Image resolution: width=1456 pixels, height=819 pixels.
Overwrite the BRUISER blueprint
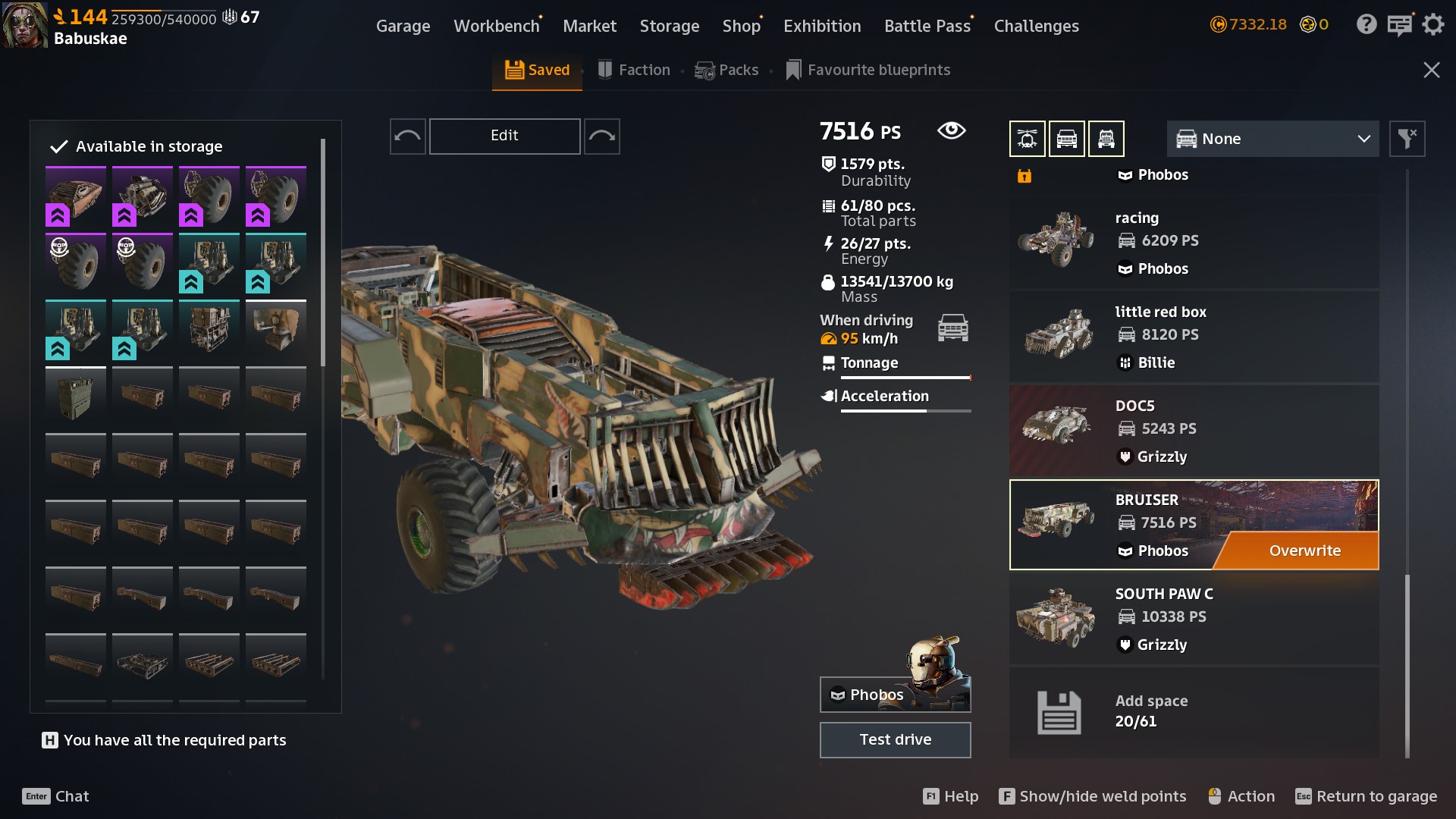point(1304,551)
